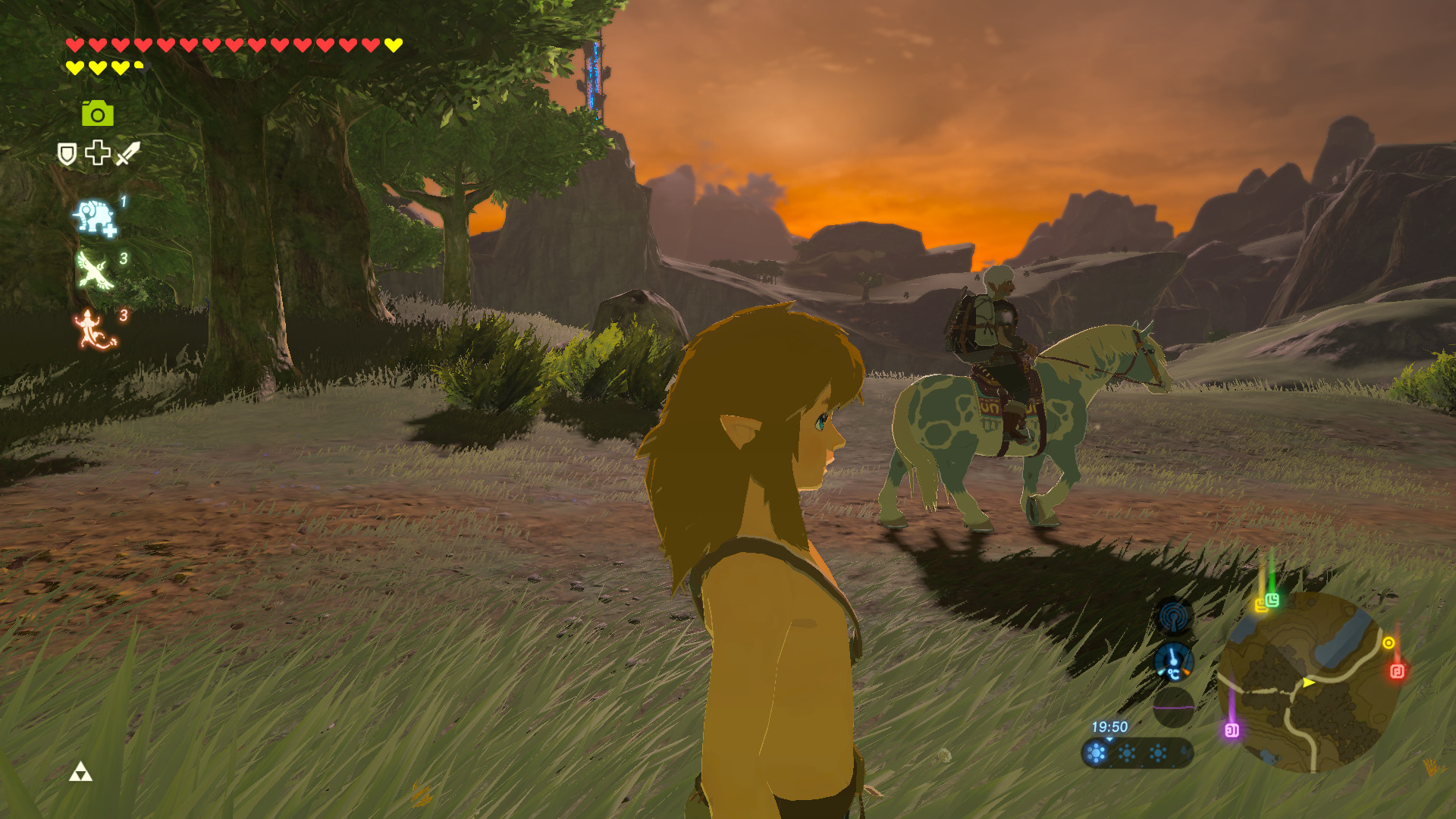Viewport: 1456px width, 819px height.
Task: Click the green stamp marker on the minimap
Action: tap(1272, 601)
